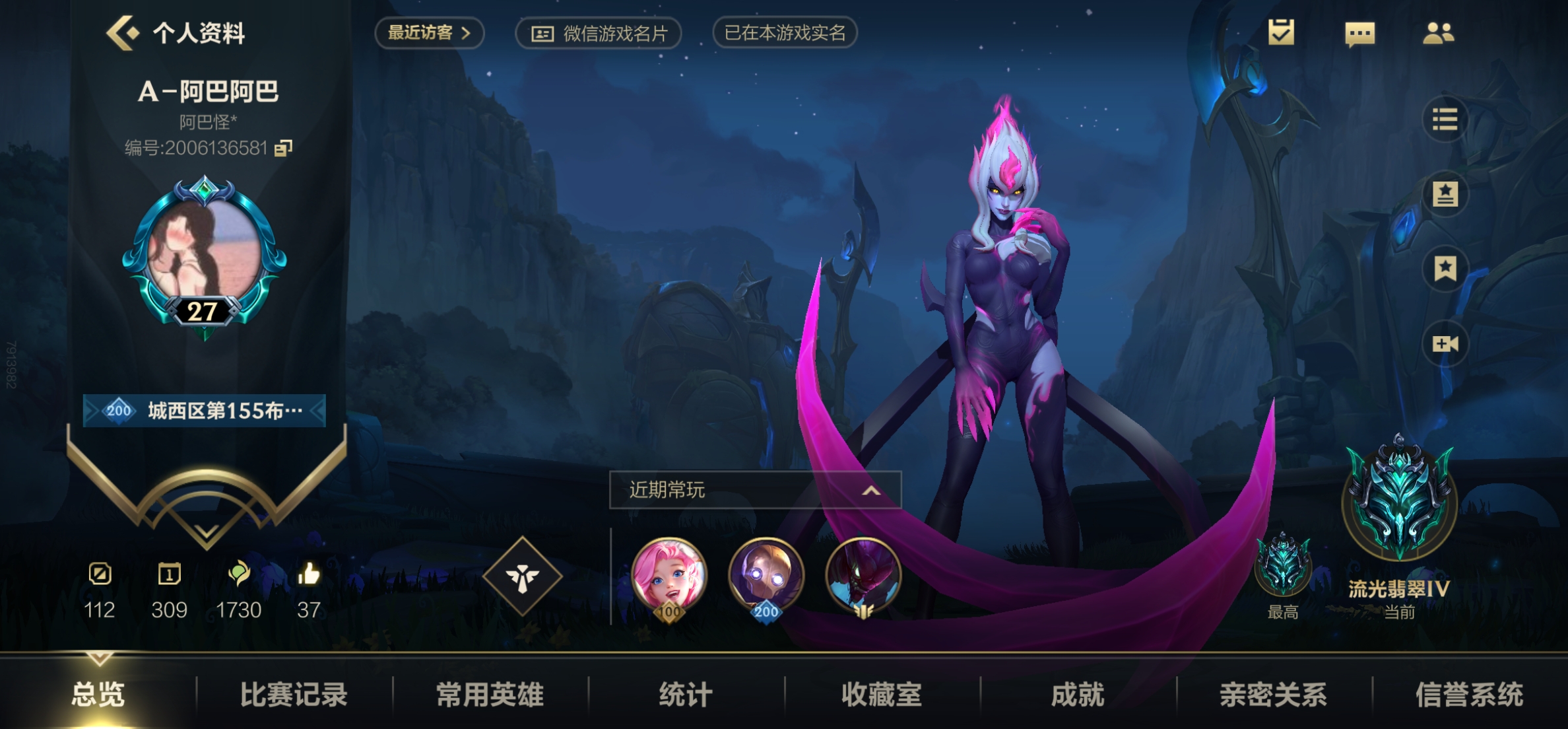The image size is (1568, 729).
Task: Open the 最近访客 recent visitors list
Action: pos(429,32)
